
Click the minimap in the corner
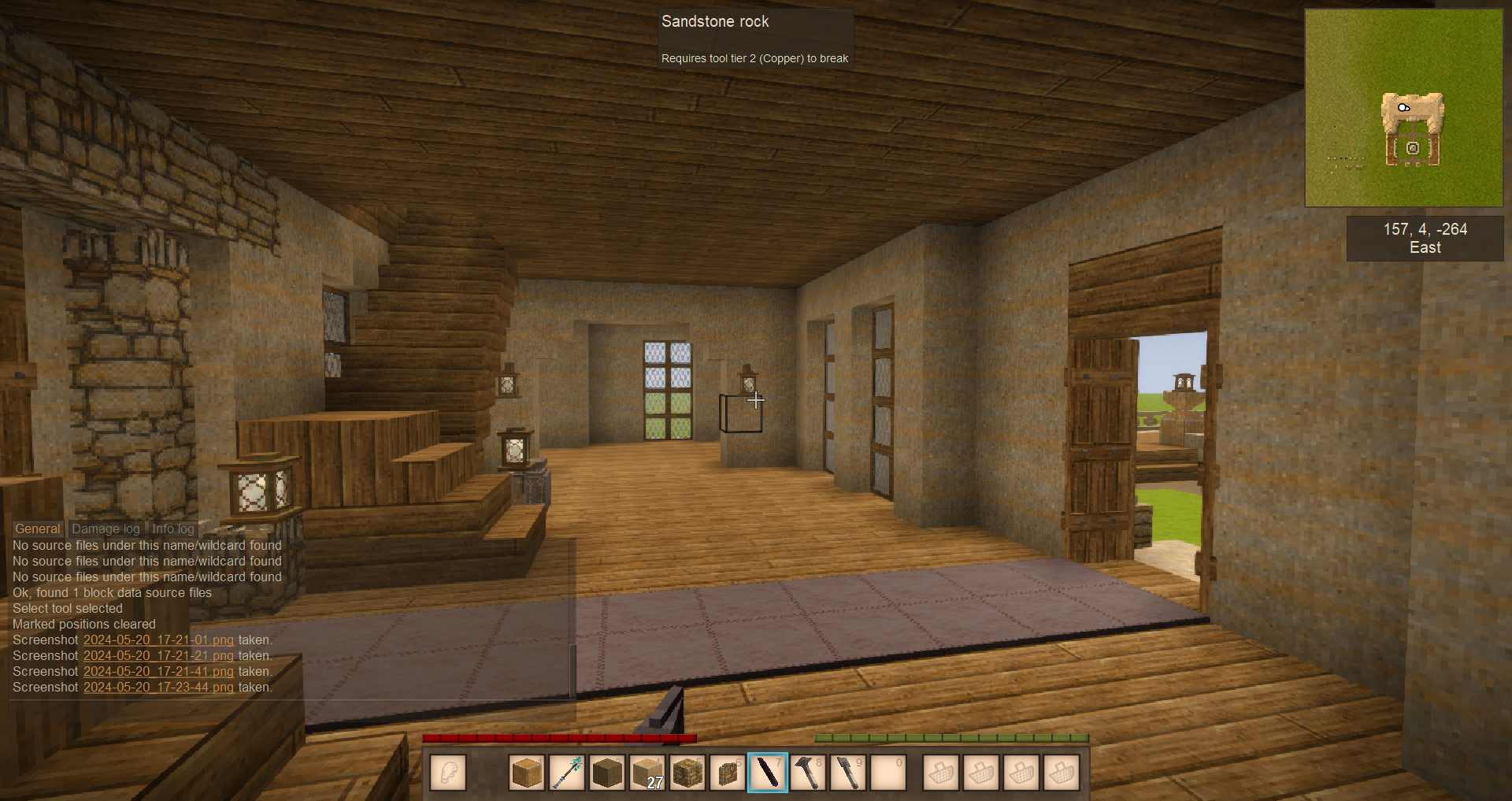click(x=1403, y=108)
